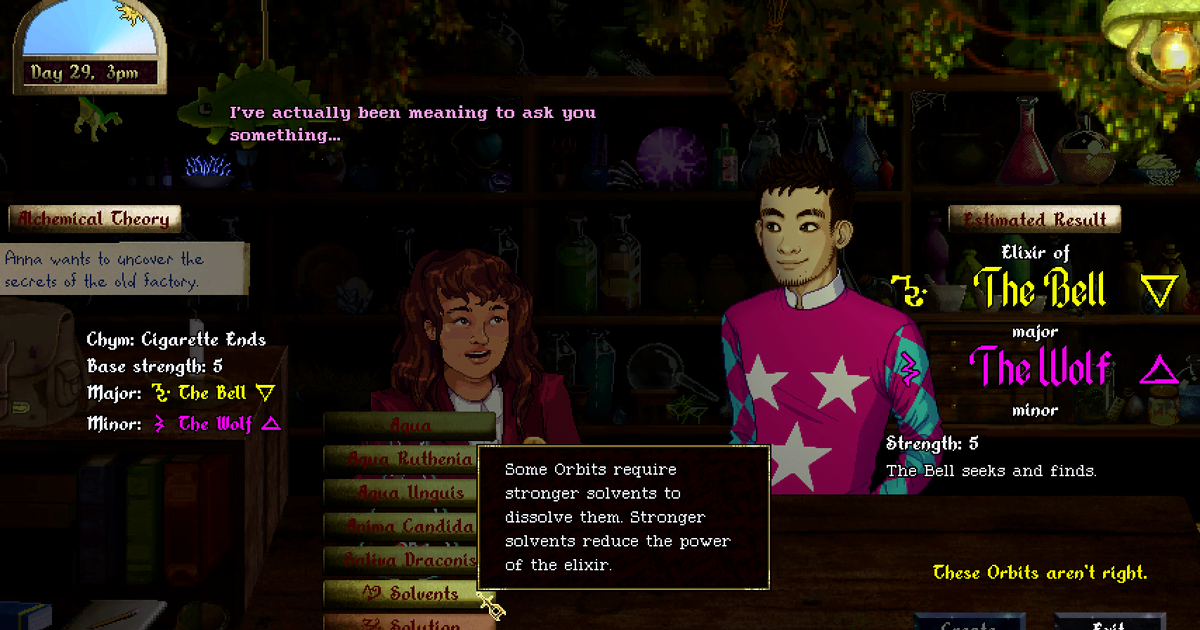Switch to the Solution category
The width and height of the screenshot is (1200, 630).
coord(410,622)
